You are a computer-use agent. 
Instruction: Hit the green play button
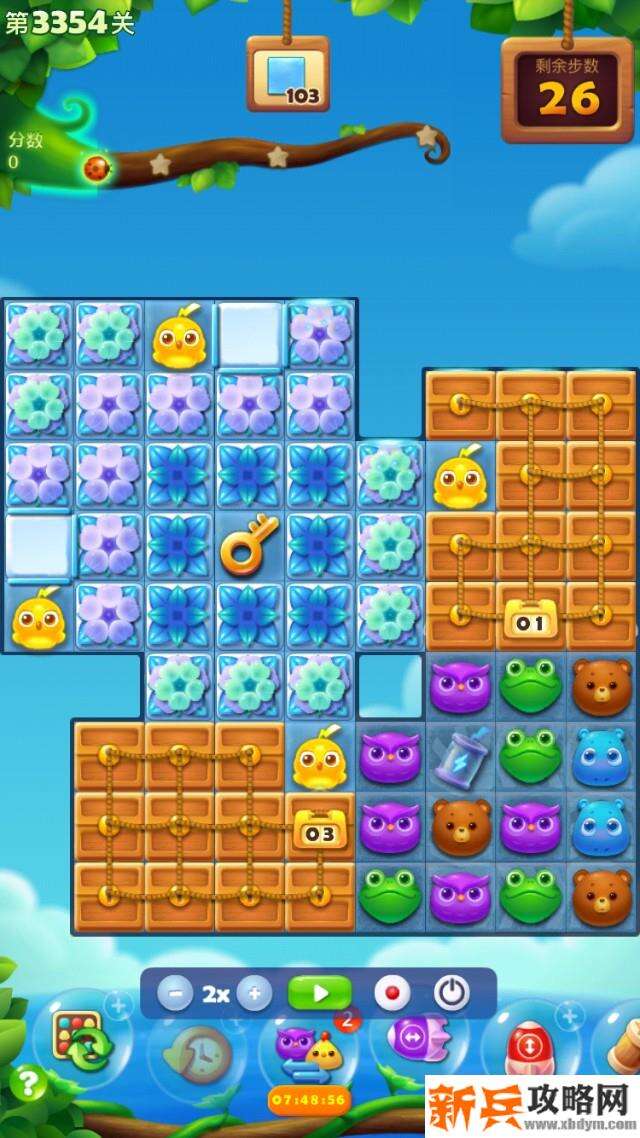[x=320, y=993]
